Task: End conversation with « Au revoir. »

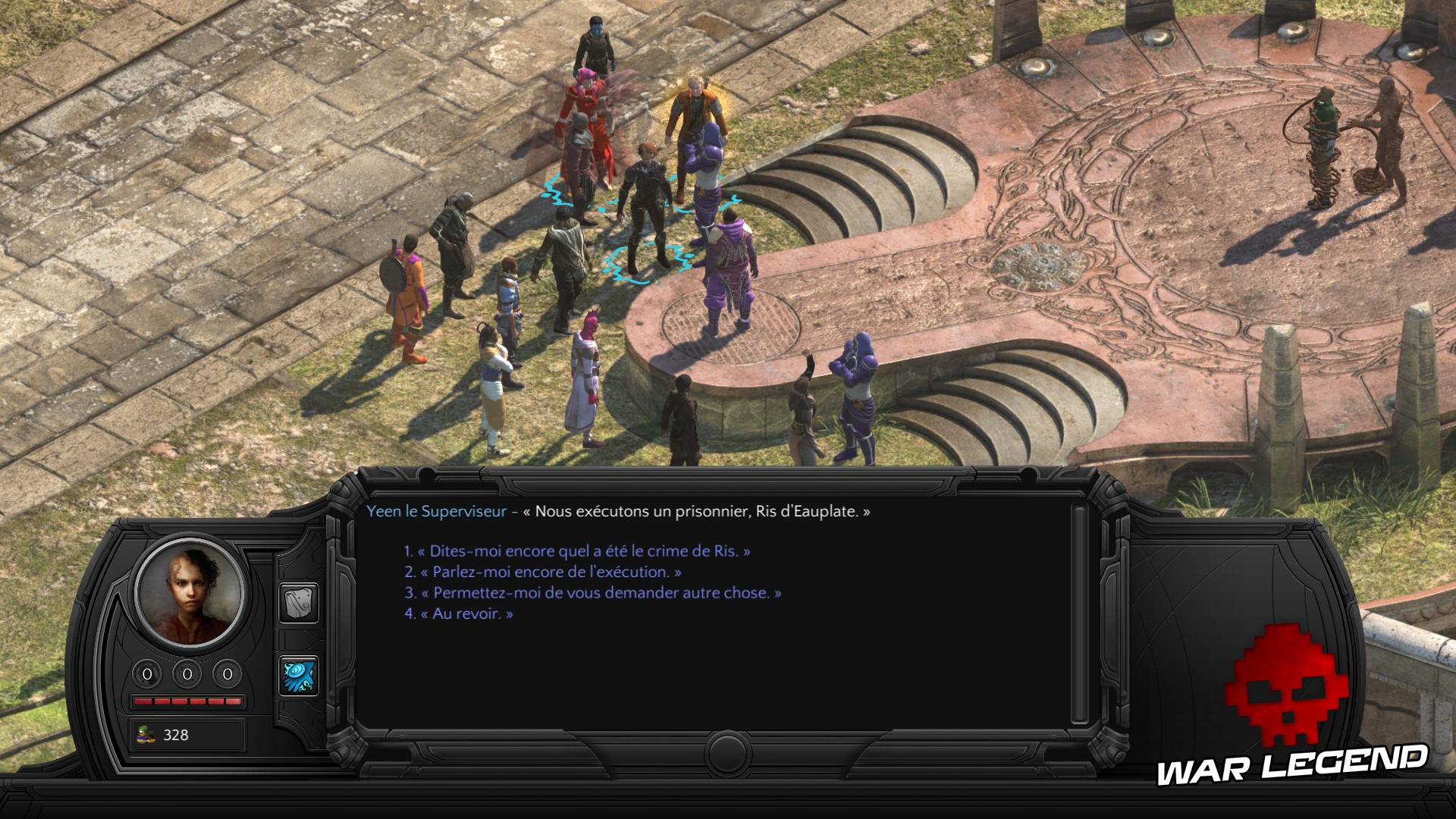Action: click(465, 613)
